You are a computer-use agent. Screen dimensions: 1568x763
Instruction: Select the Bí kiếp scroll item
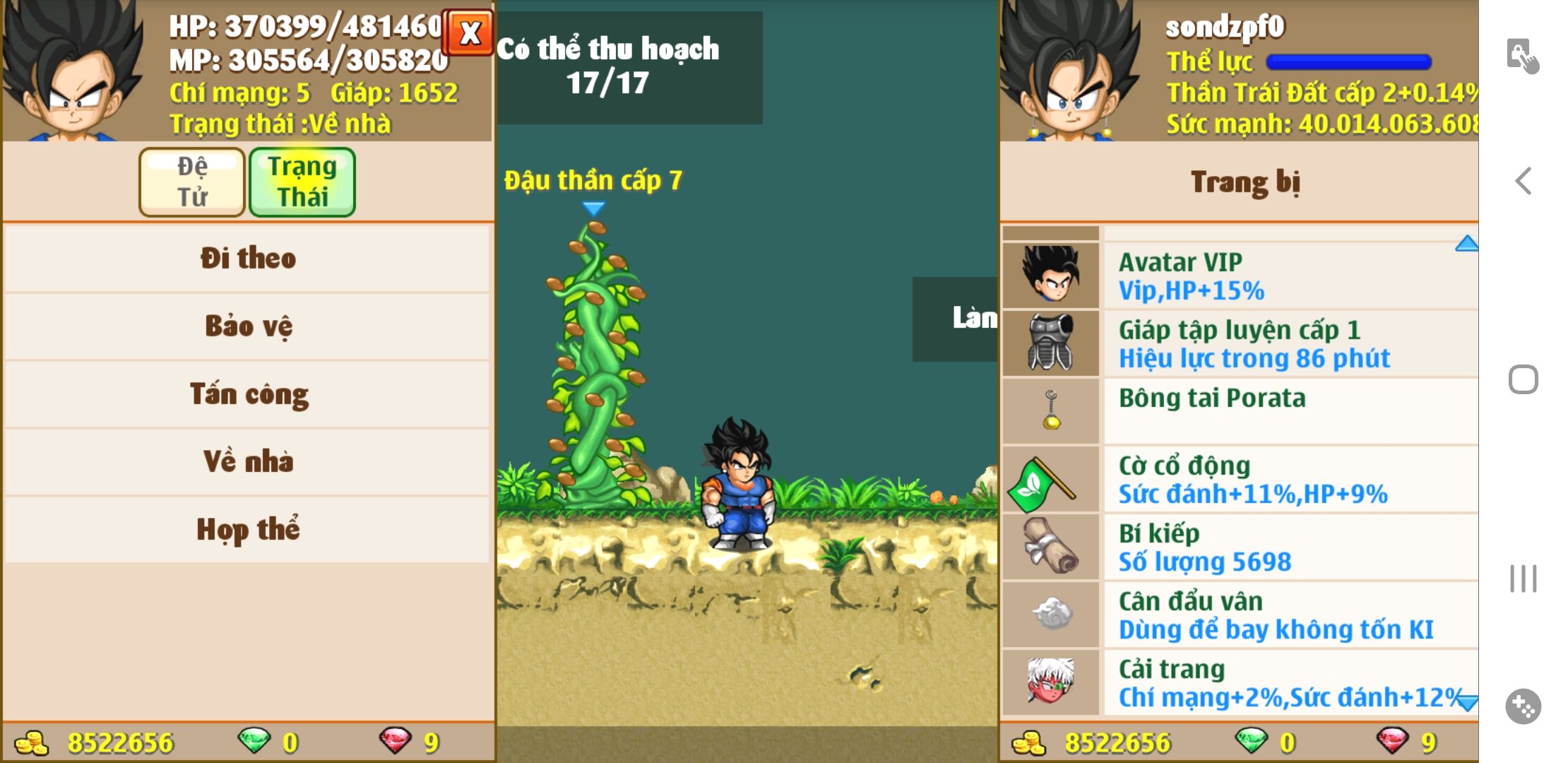click(x=1240, y=547)
